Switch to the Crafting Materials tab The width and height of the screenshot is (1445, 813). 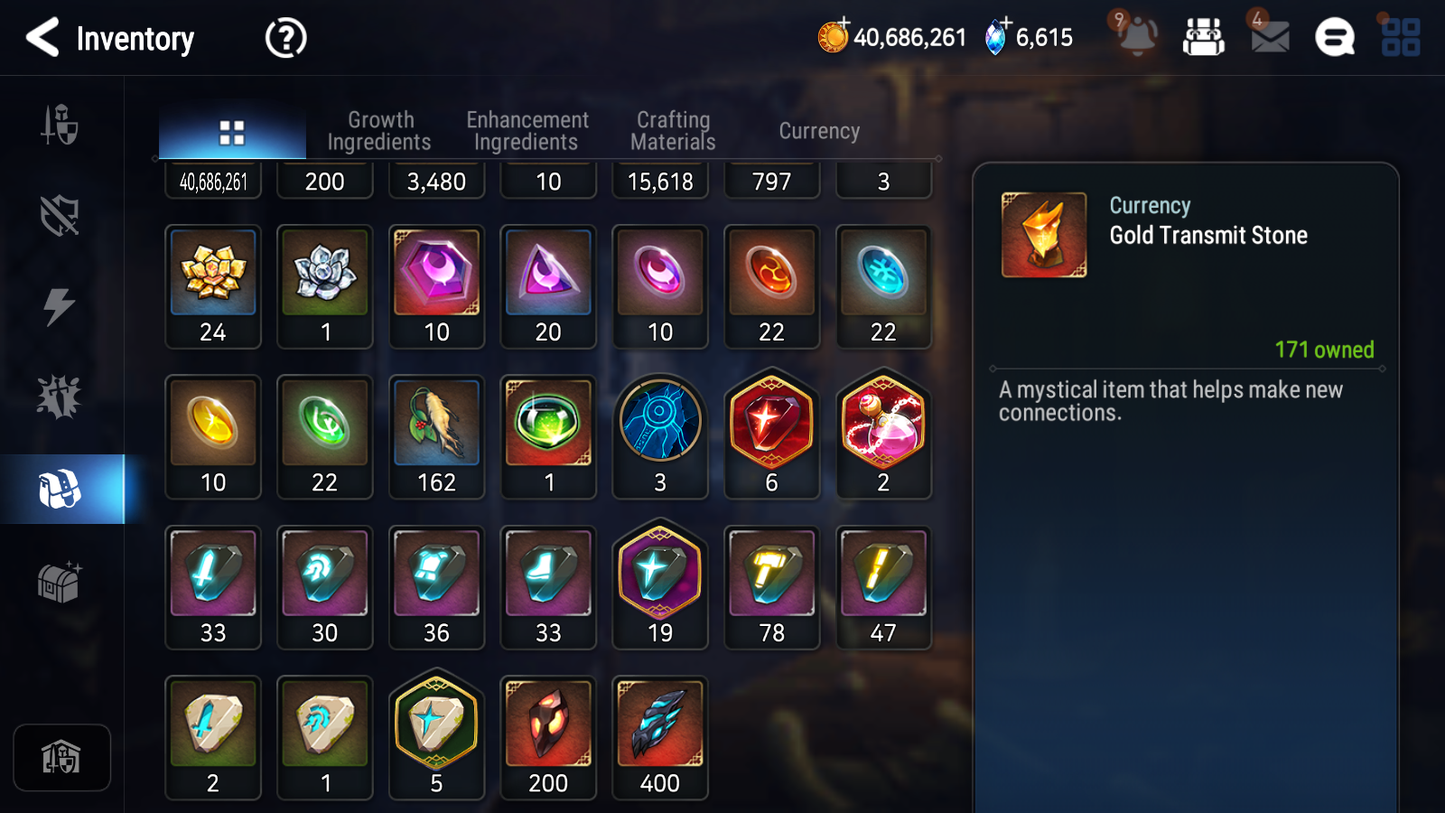coord(672,131)
